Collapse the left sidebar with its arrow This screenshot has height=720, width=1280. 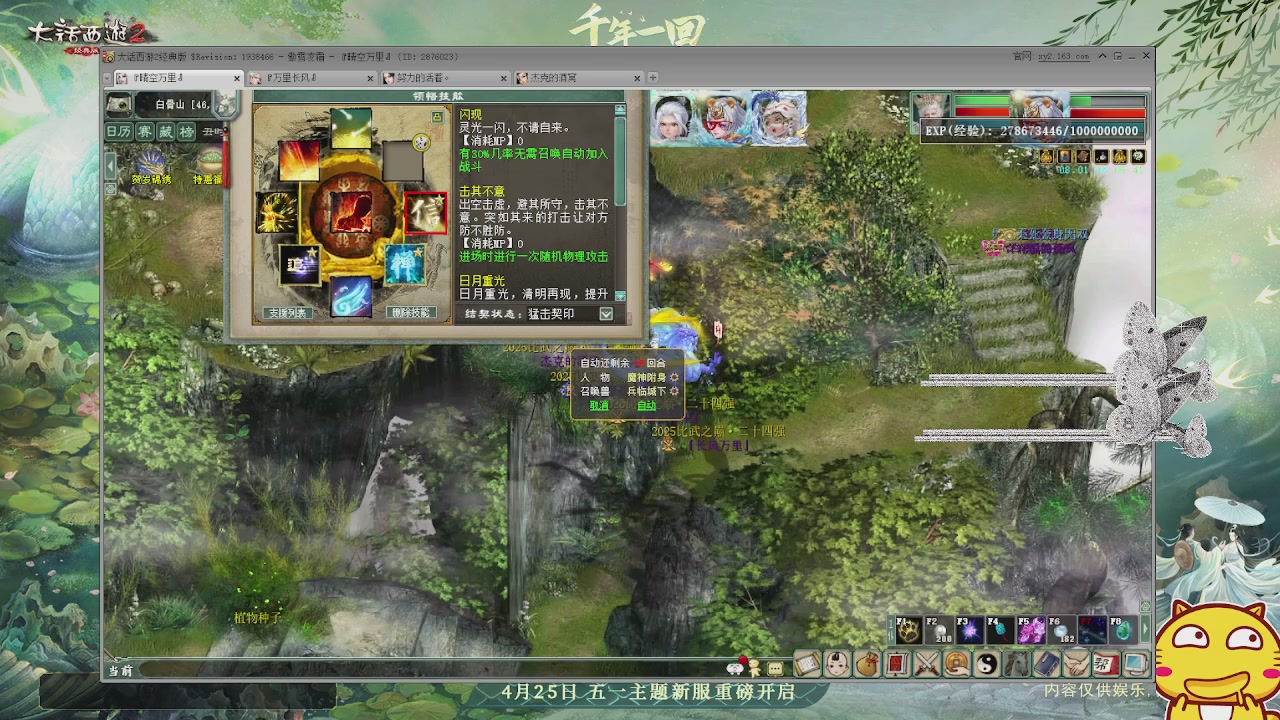point(110,166)
